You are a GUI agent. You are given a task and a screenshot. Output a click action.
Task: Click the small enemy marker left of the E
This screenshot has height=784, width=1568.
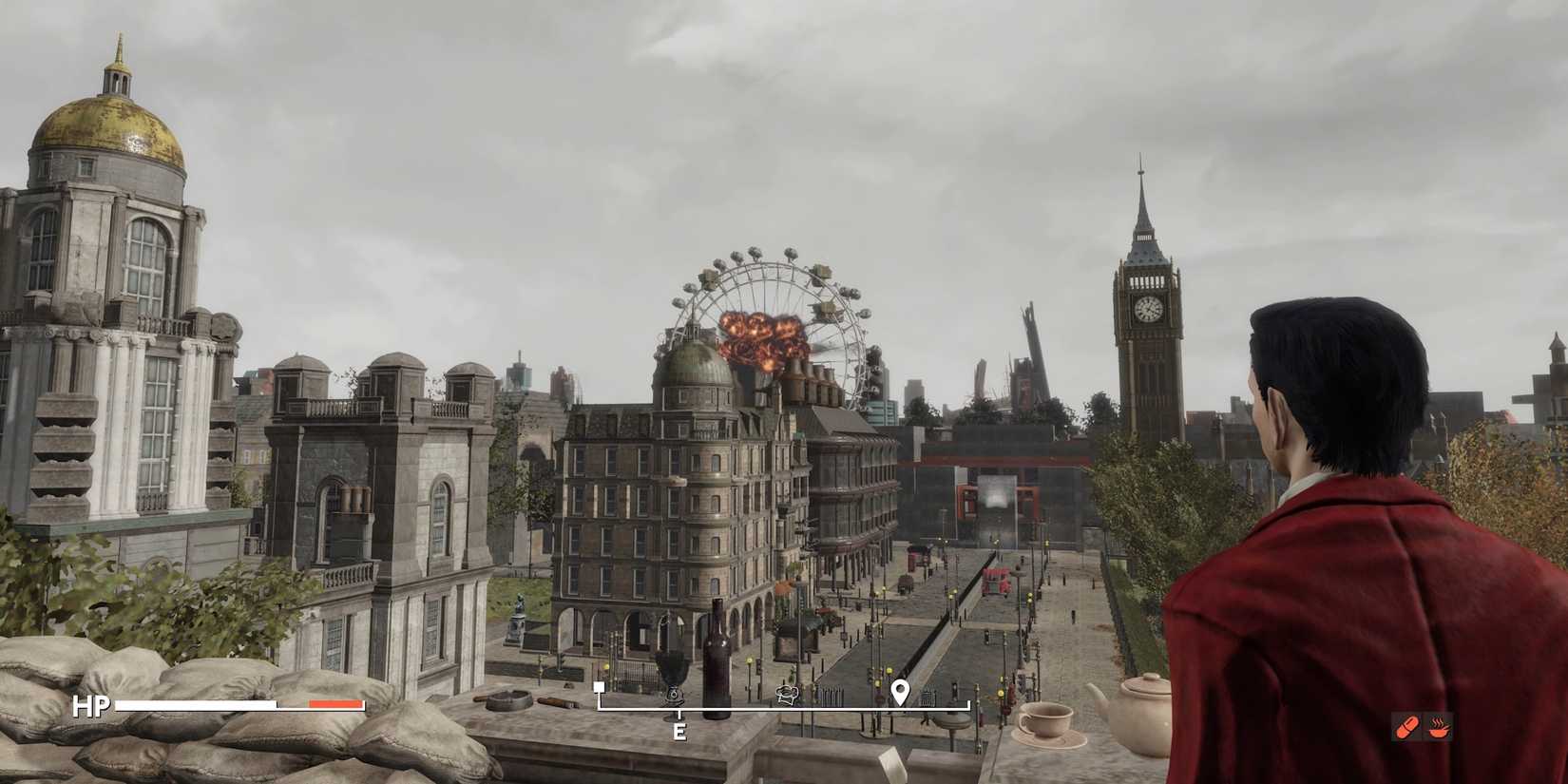pyautogui.click(x=675, y=697)
